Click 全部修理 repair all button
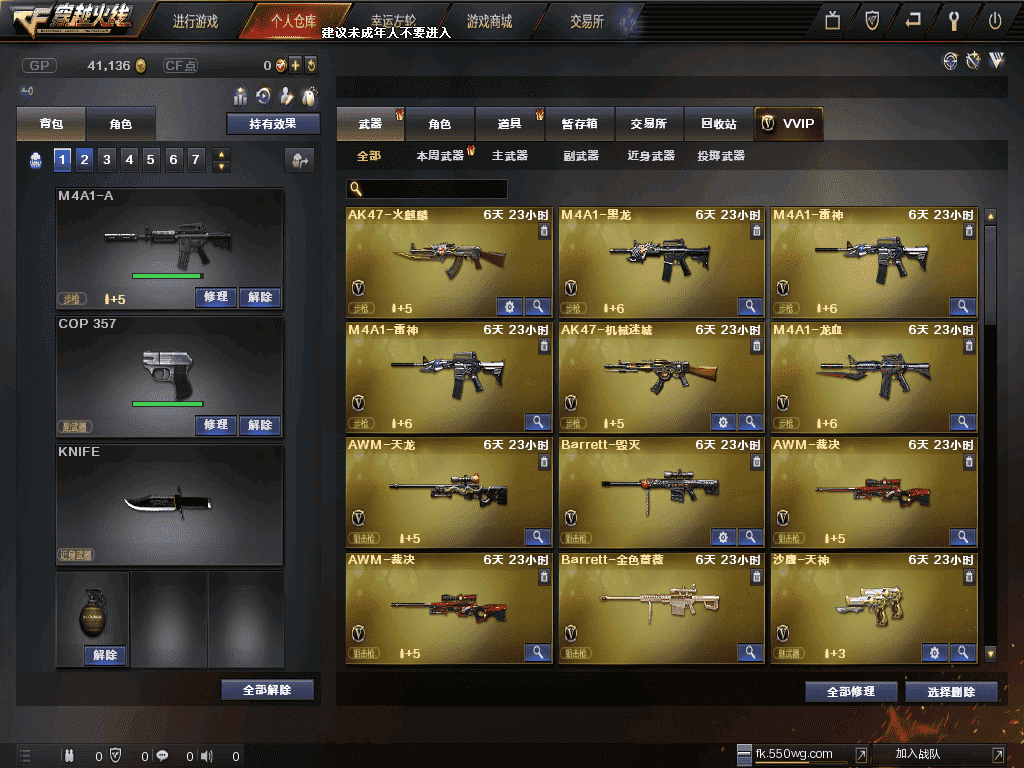 [x=851, y=692]
